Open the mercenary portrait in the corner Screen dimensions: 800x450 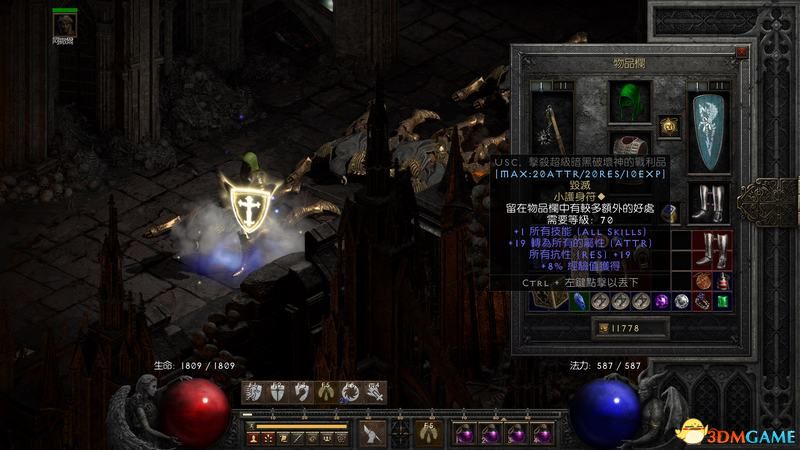coord(67,23)
